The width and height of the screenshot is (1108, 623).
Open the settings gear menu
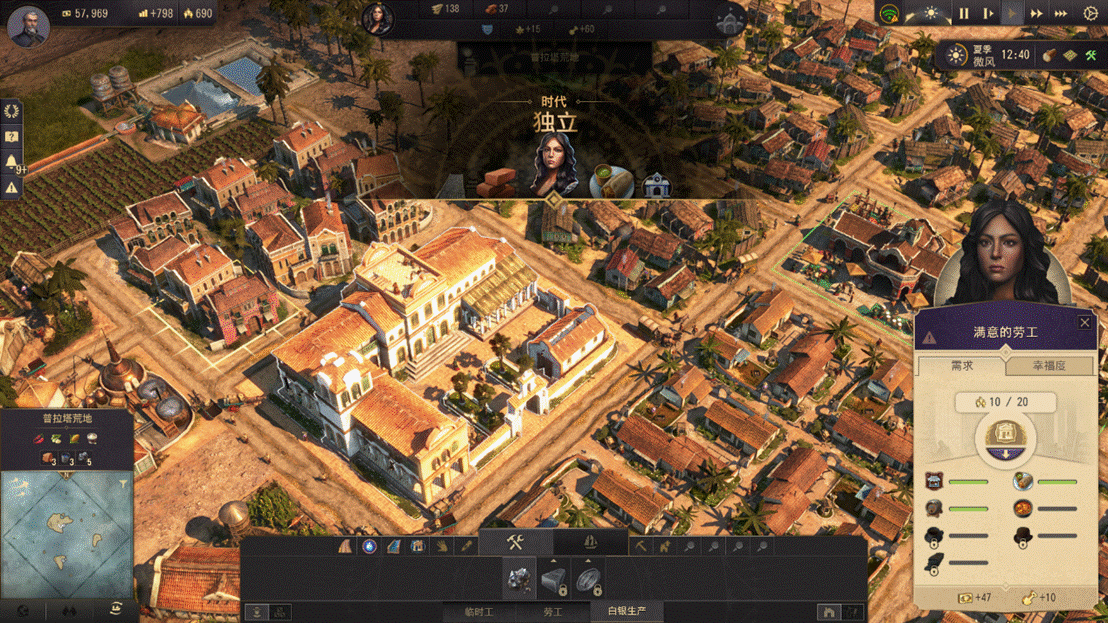click(1091, 14)
